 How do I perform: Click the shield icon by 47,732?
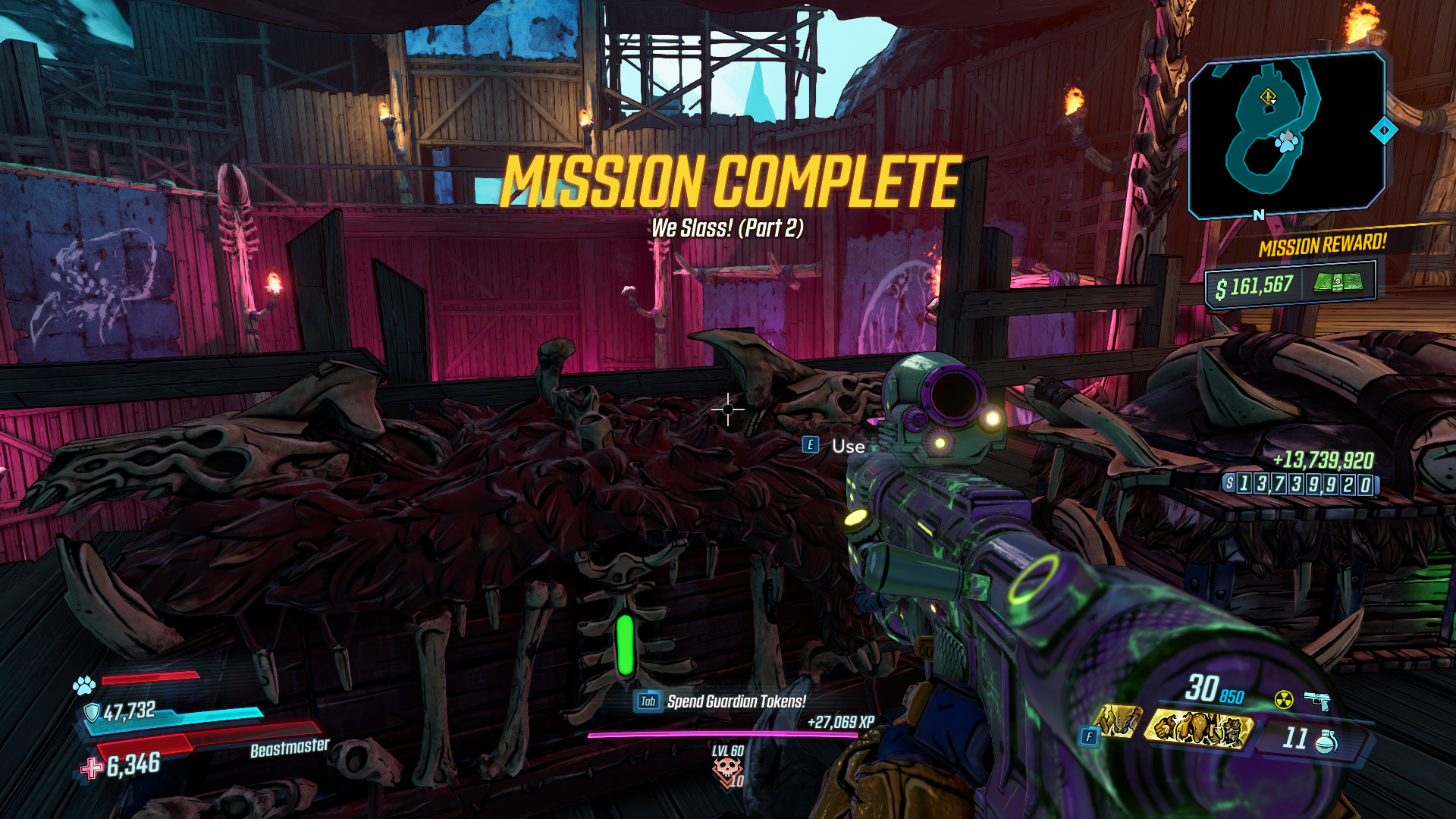[92, 712]
